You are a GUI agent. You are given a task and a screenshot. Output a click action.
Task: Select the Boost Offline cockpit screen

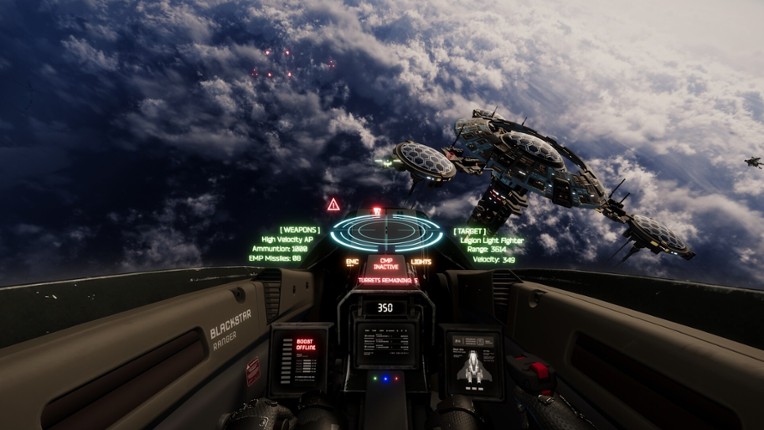coord(301,357)
